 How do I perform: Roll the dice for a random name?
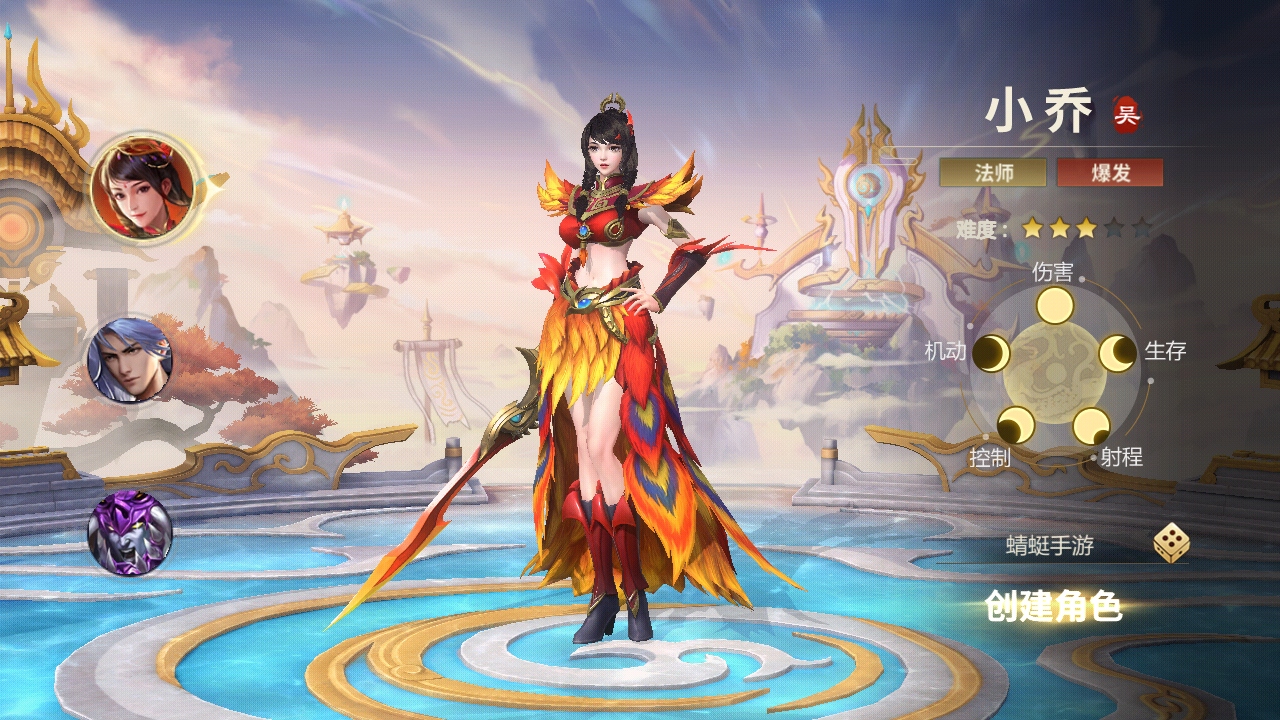click(x=1171, y=544)
